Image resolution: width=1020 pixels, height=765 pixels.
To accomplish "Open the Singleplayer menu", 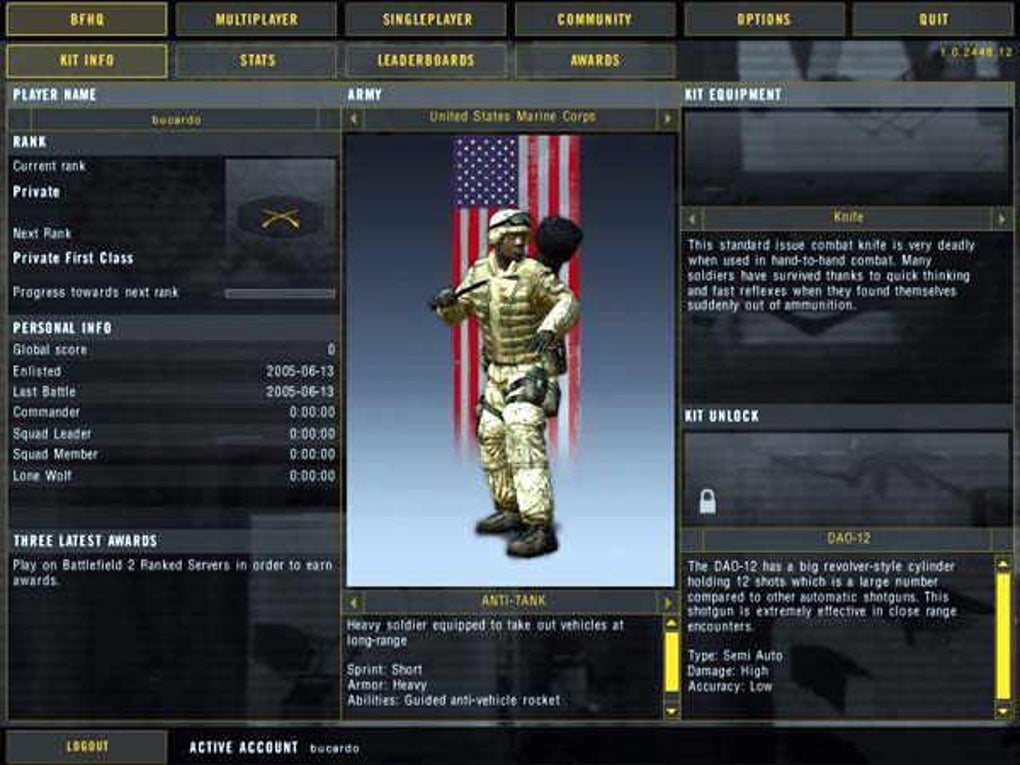I will (x=426, y=19).
